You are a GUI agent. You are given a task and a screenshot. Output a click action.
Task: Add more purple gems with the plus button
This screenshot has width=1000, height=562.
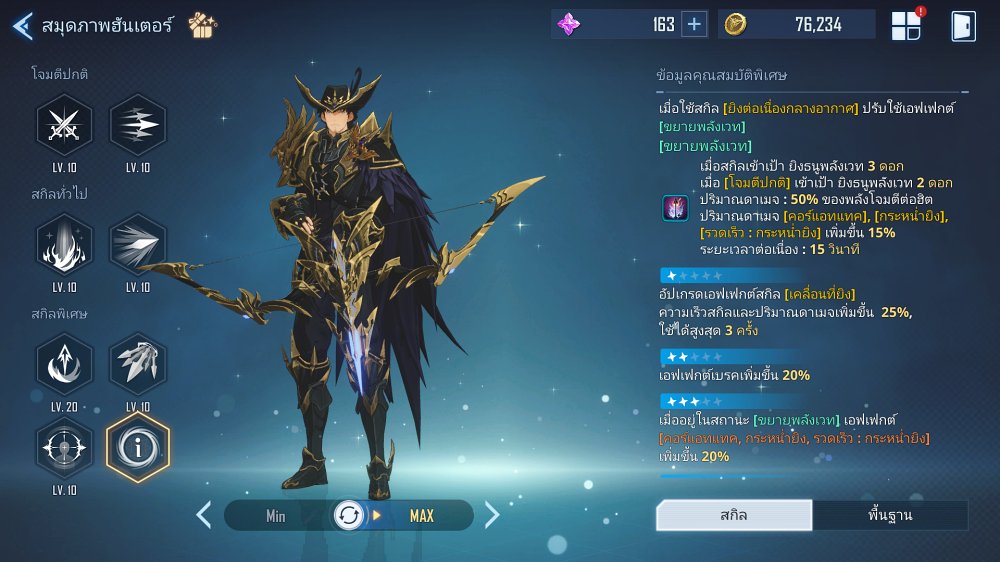tap(694, 25)
